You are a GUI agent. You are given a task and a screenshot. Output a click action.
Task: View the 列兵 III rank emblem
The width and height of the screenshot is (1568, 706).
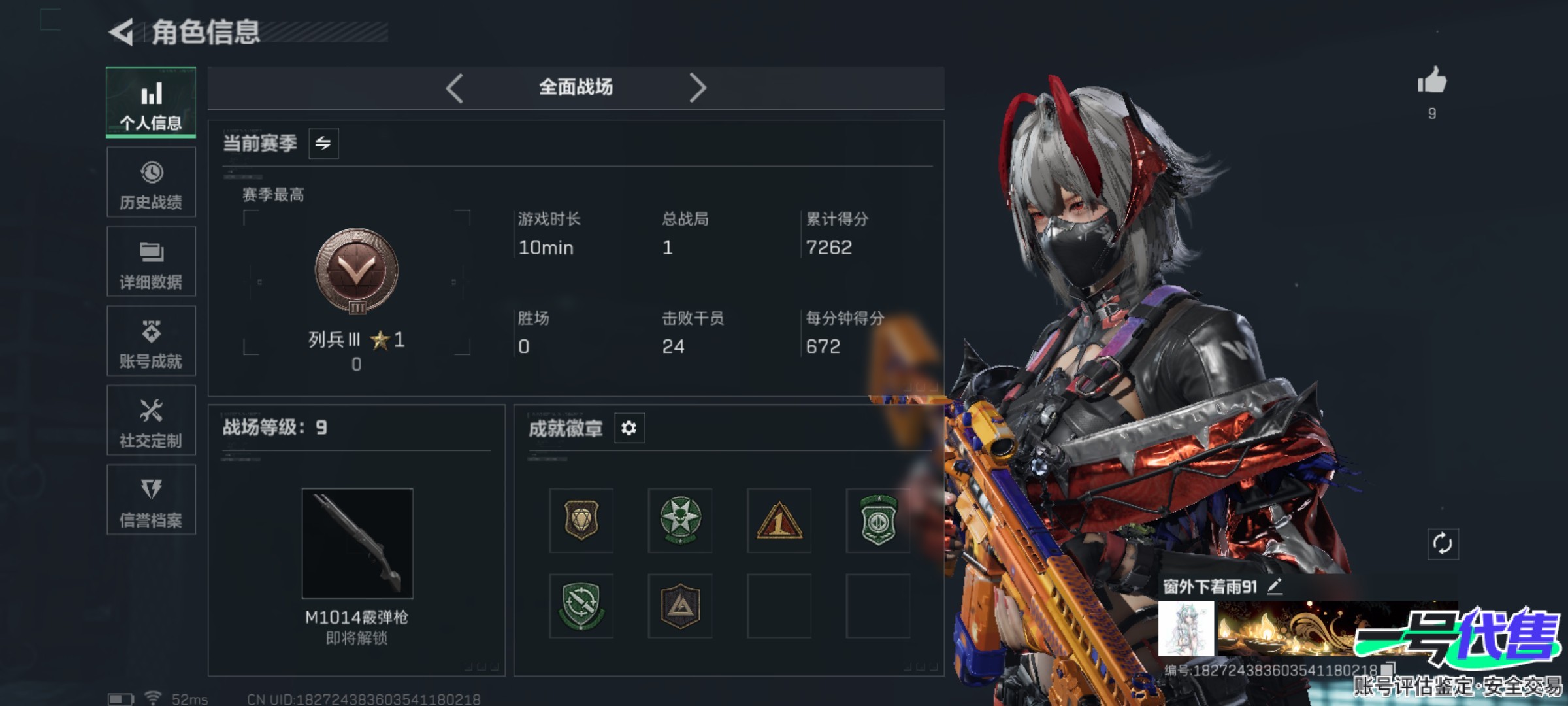357,270
